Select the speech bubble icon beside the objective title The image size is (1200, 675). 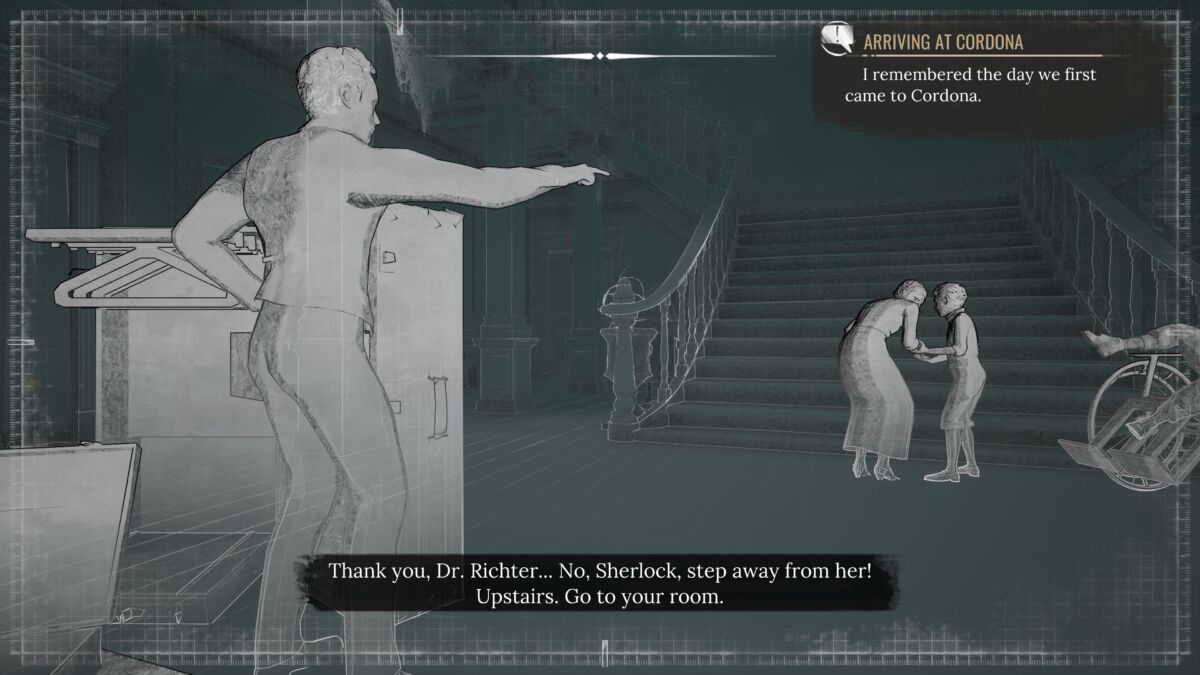click(x=837, y=39)
